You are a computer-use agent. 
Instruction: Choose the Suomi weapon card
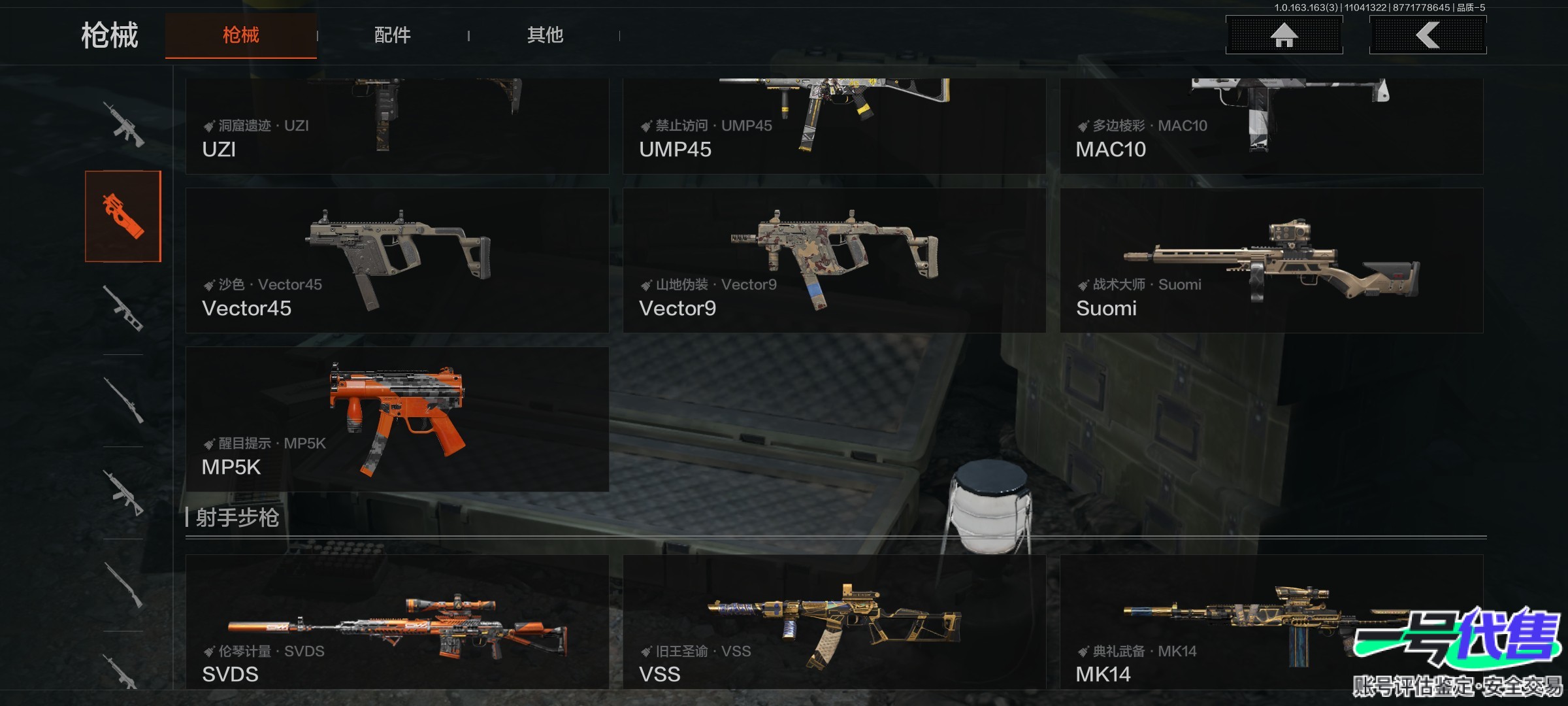[1271, 260]
